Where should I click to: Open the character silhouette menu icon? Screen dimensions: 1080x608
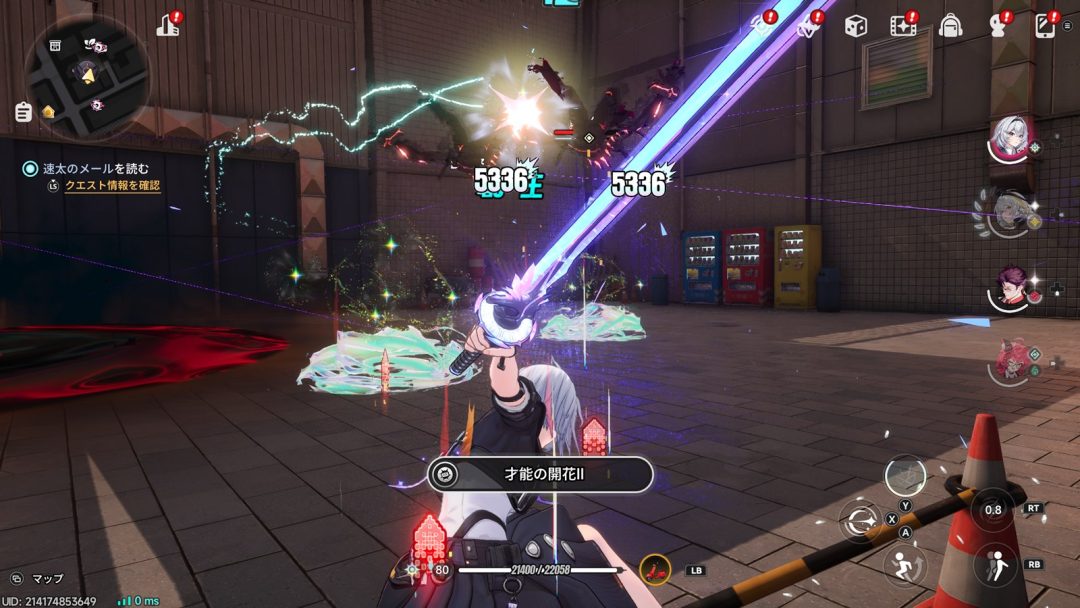pyautogui.click(x=997, y=27)
